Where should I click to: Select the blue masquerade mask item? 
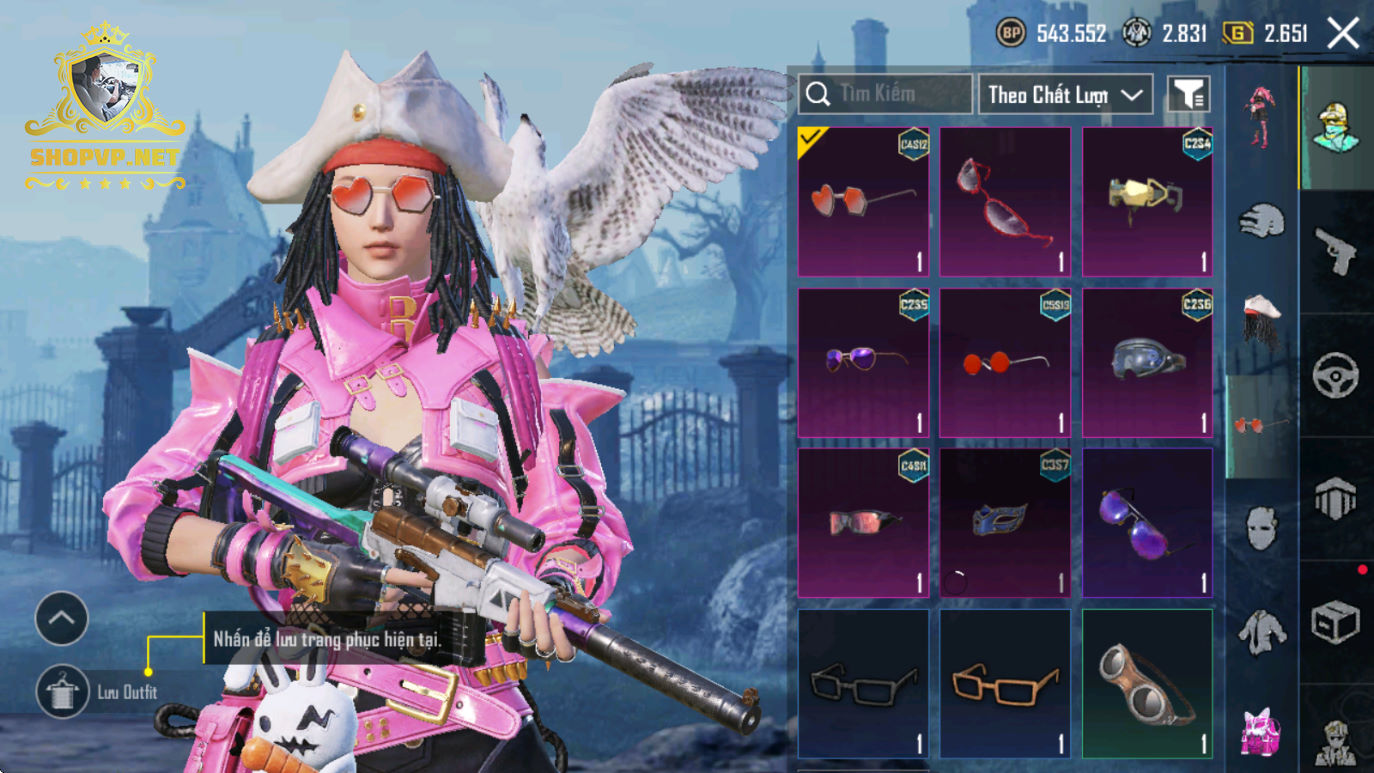click(x=1005, y=522)
